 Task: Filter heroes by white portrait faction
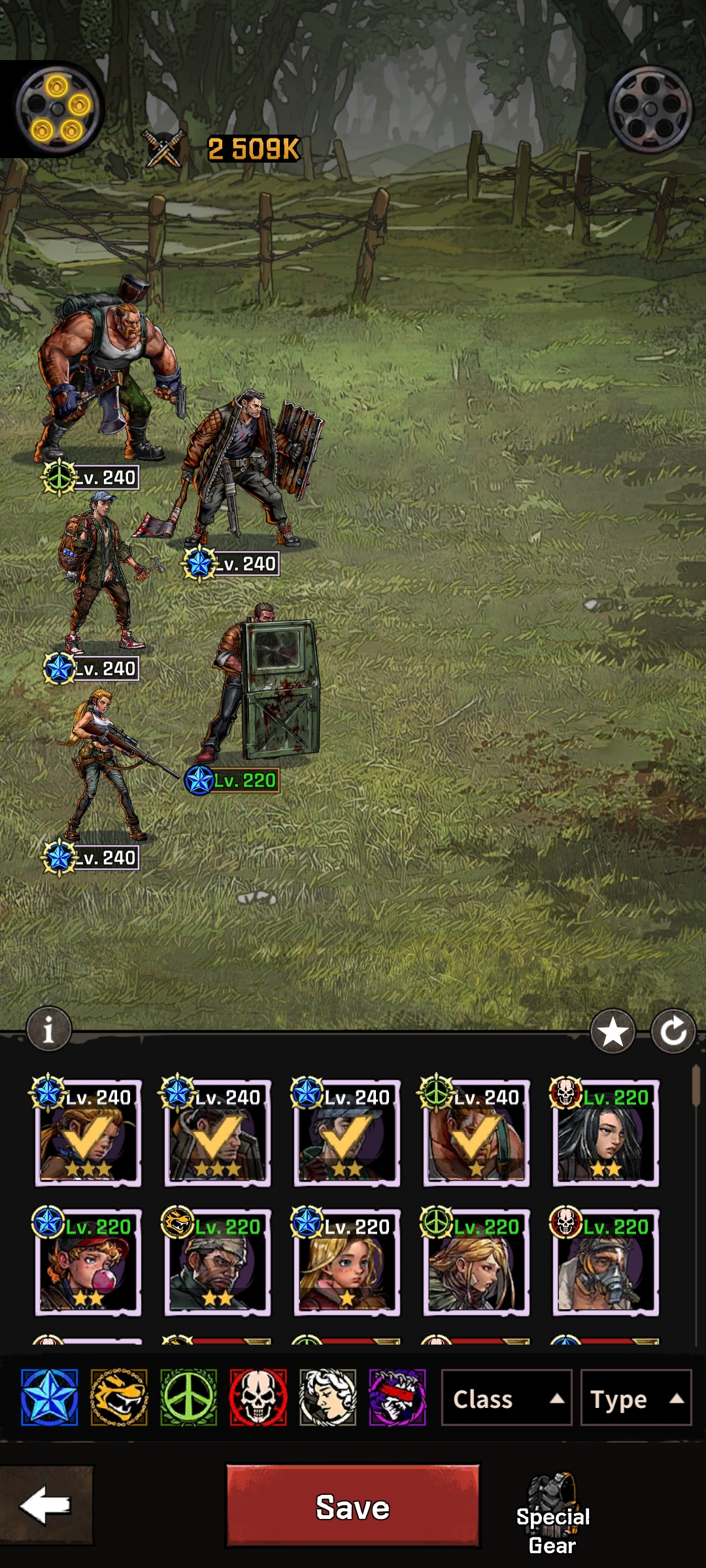point(328,1397)
